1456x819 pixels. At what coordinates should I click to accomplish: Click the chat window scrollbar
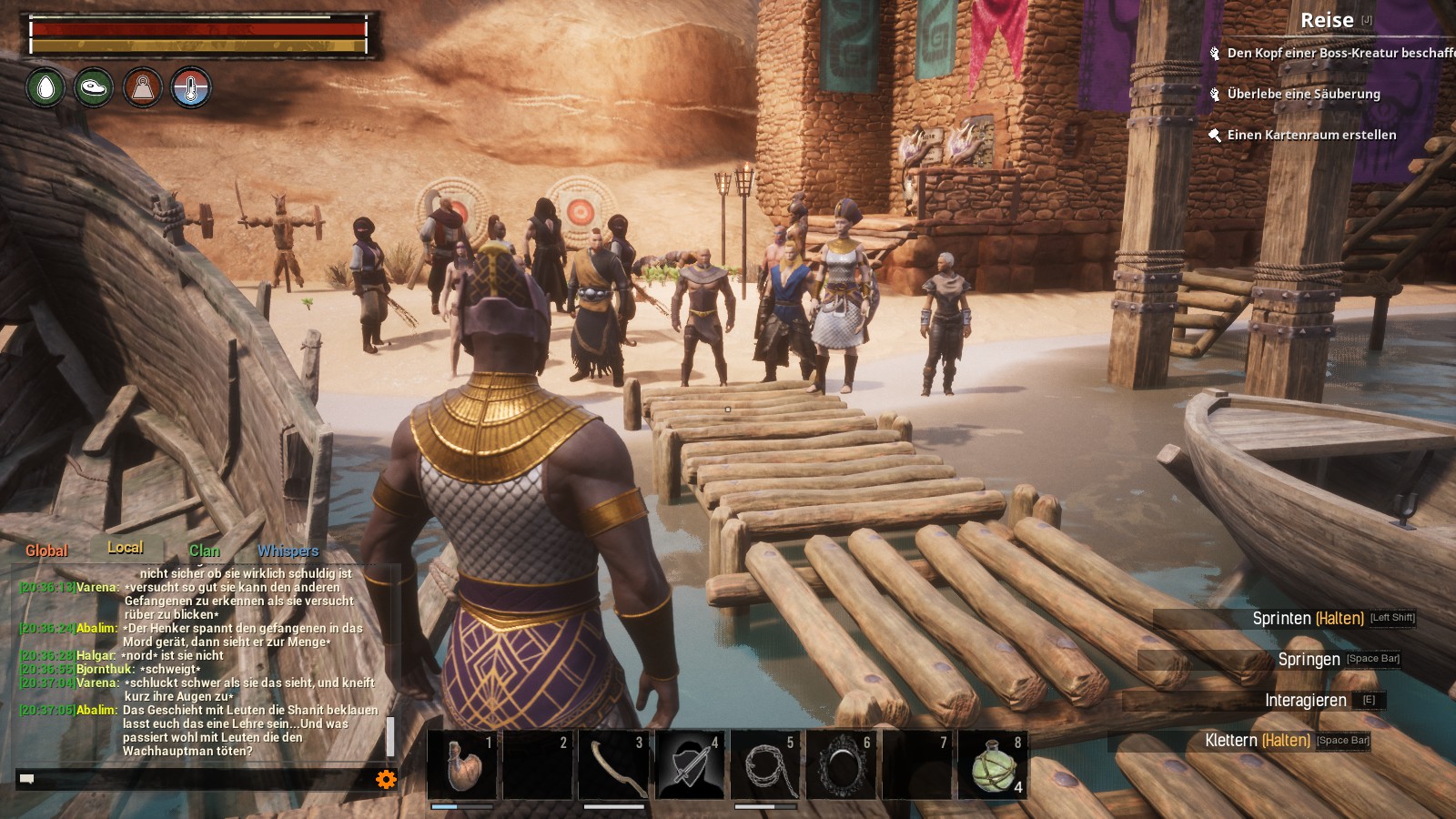[x=390, y=735]
